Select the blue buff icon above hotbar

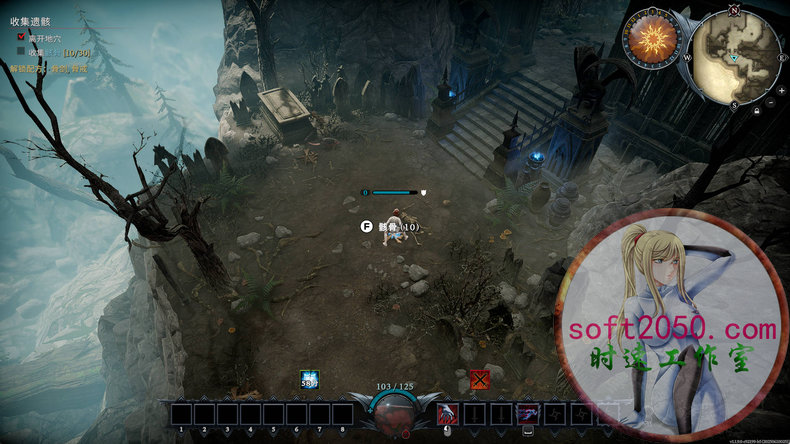pos(310,380)
